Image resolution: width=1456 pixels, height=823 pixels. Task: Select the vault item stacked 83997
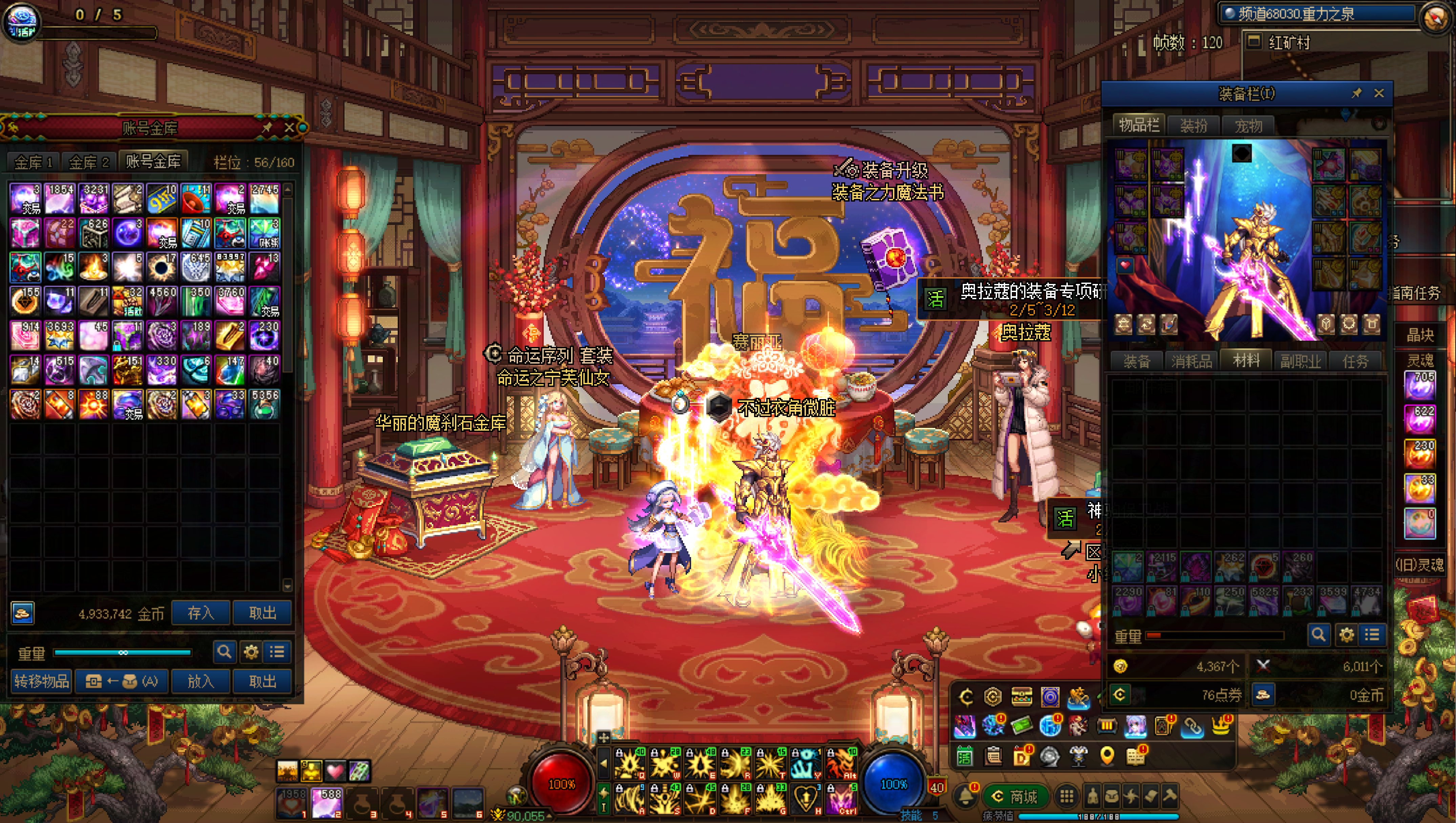pos(230,266)
